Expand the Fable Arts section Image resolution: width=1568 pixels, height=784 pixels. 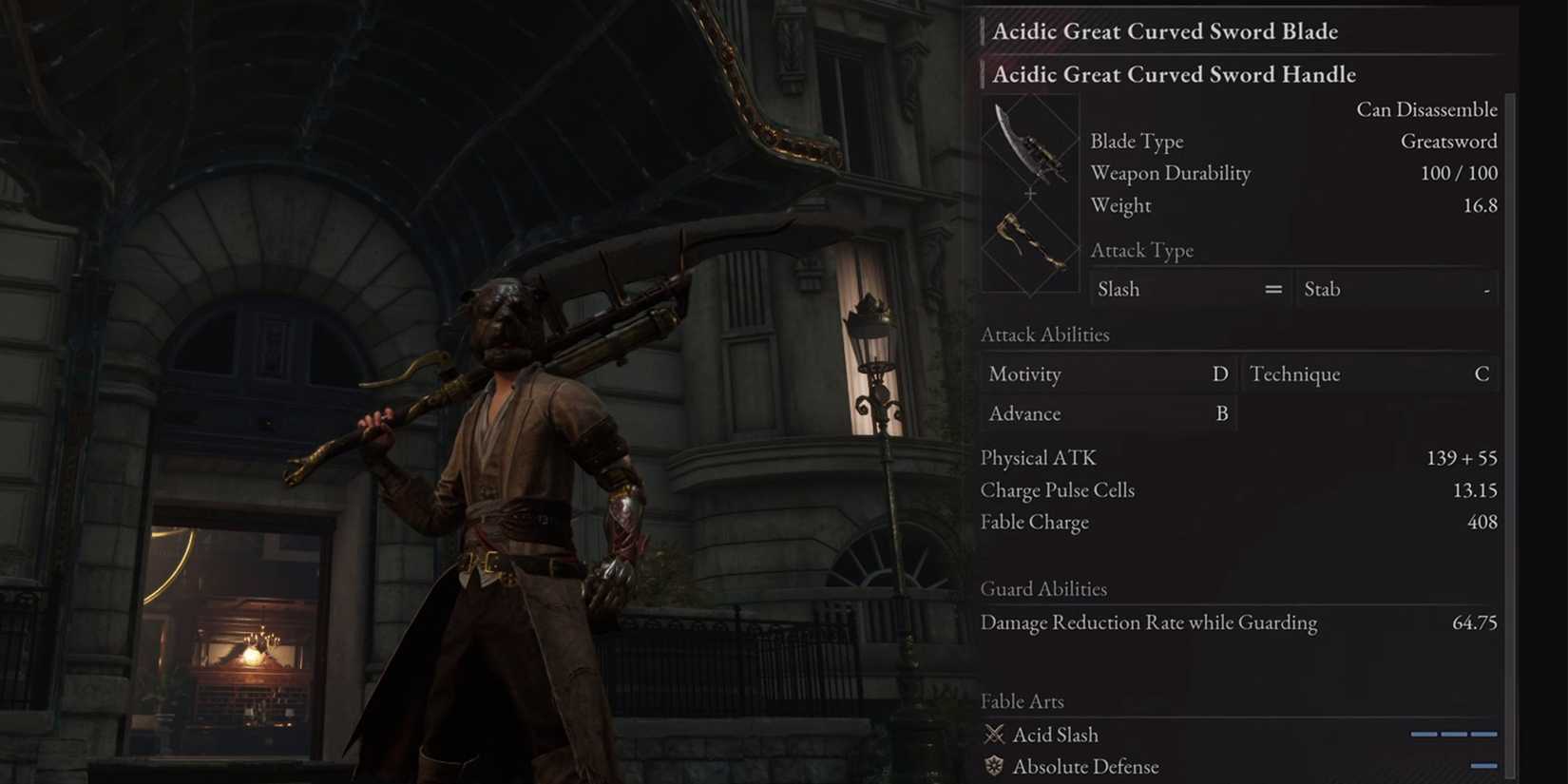click(x=1022, y=701)
